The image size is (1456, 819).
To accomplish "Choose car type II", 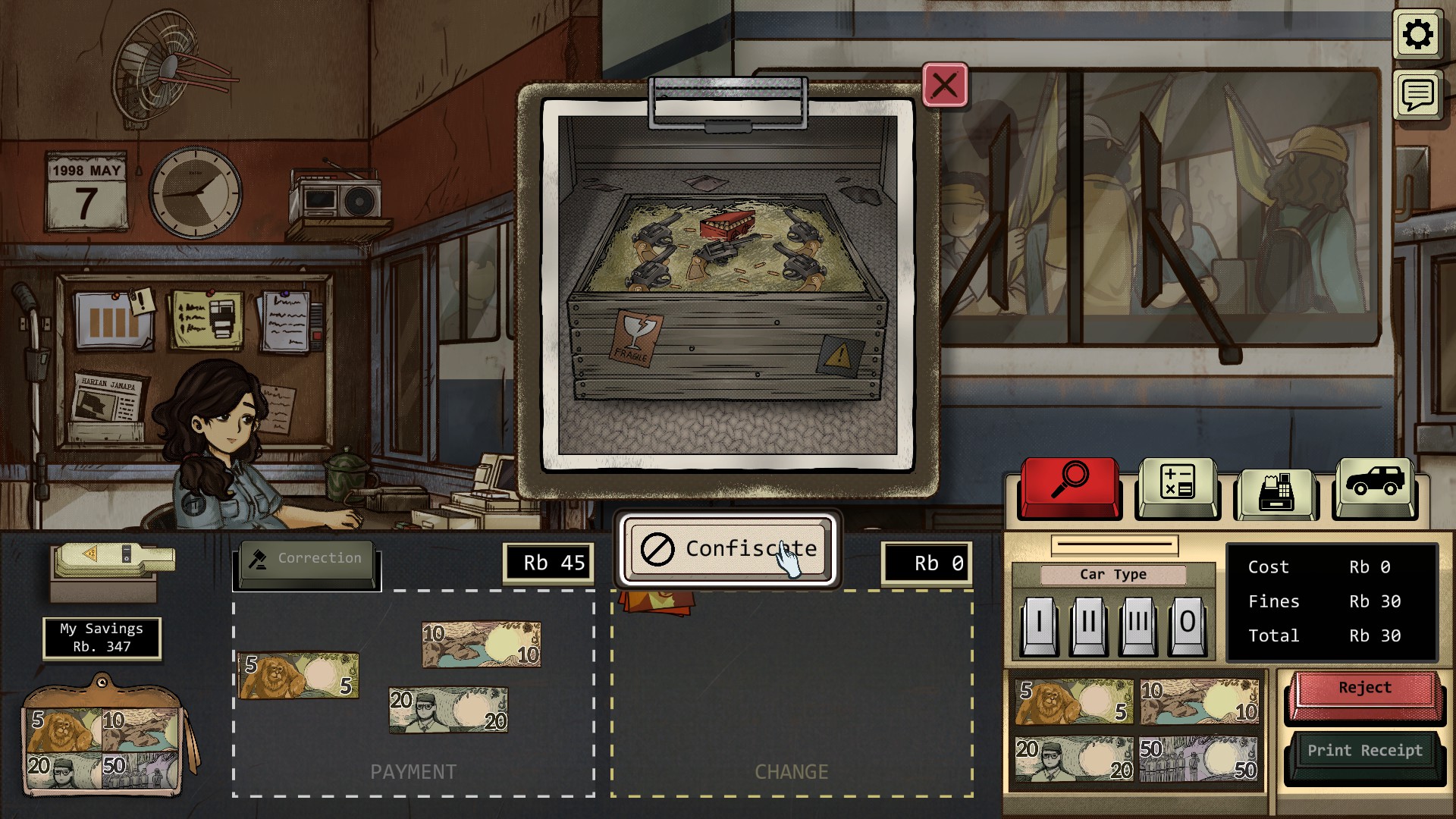I will pyautogui.click(x=1089, y=623).
